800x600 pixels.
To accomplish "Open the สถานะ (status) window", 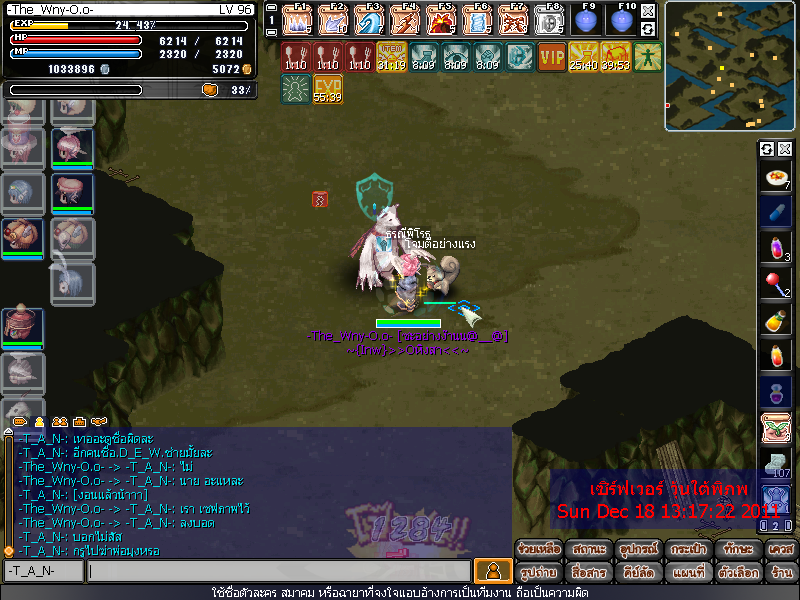I will [588, 549].
